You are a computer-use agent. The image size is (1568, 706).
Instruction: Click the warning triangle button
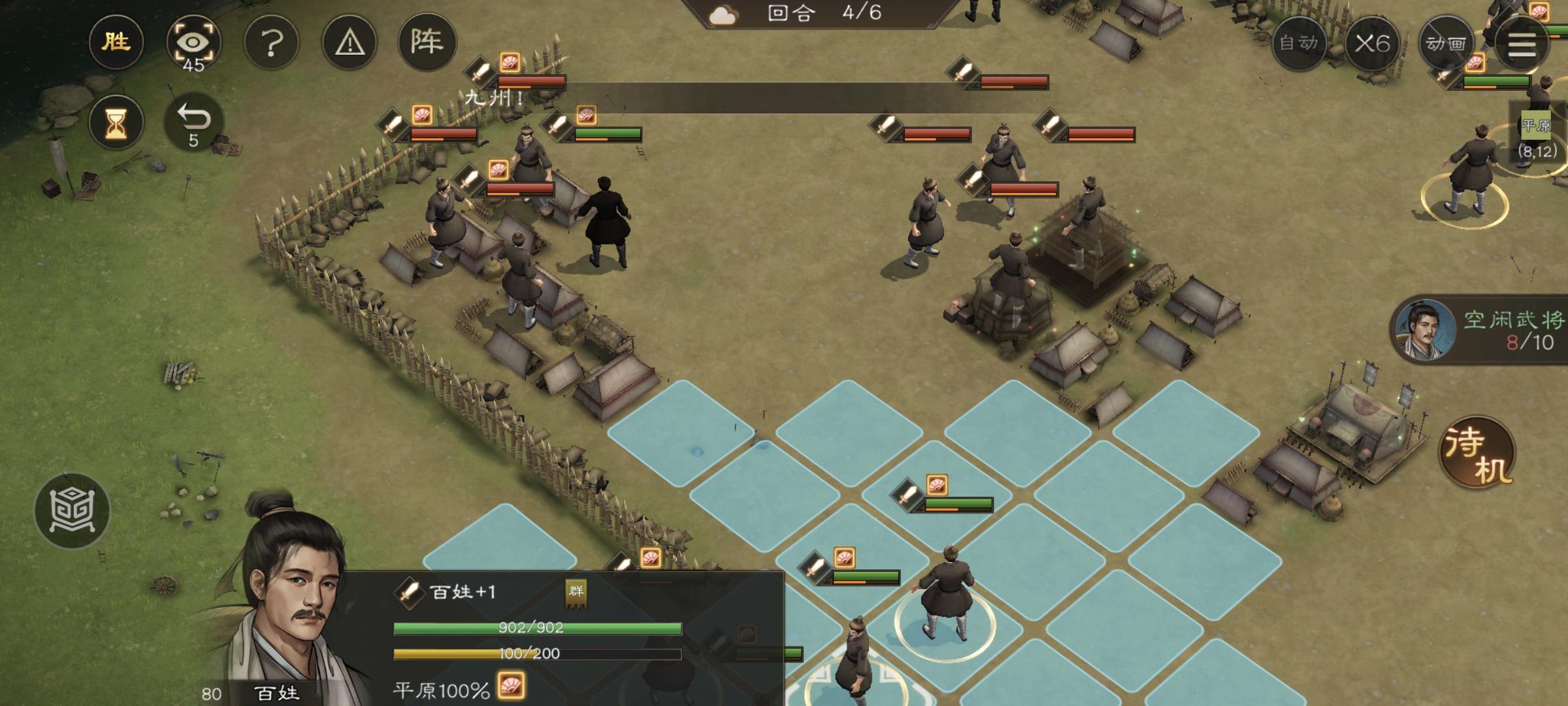tap(350, 44)
